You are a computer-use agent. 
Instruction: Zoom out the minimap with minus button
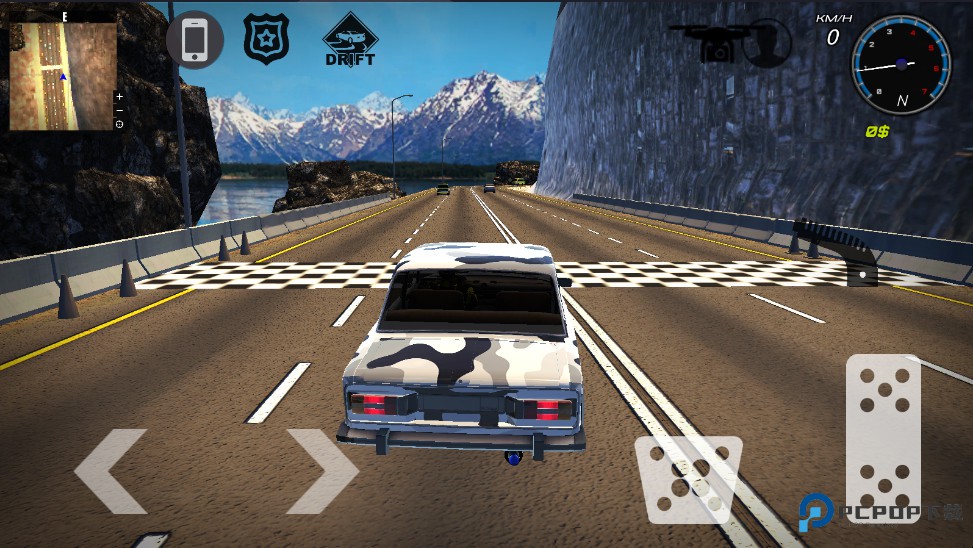pos(120,110)
